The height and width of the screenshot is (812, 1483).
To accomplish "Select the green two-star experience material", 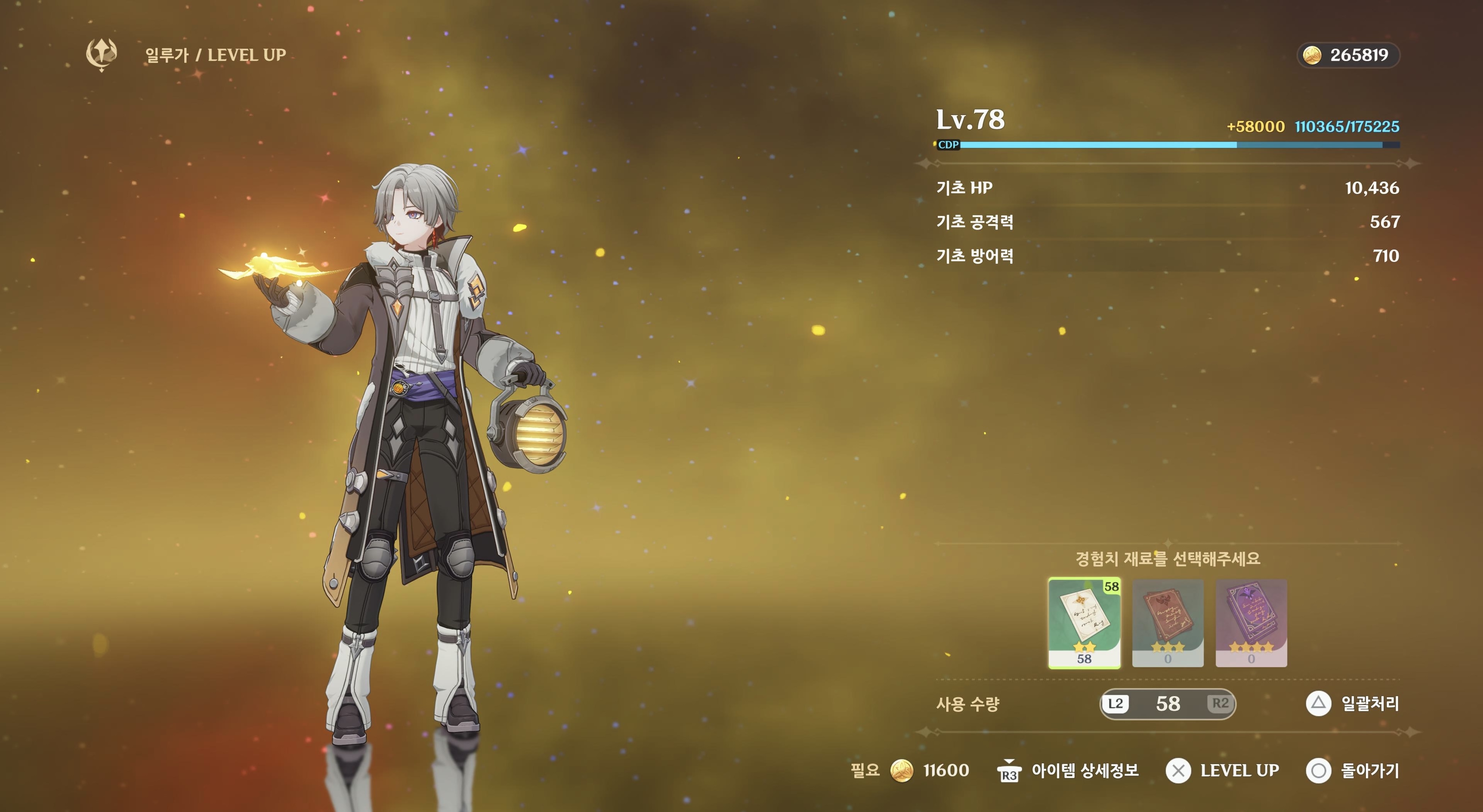I will tap(1084, 623).
